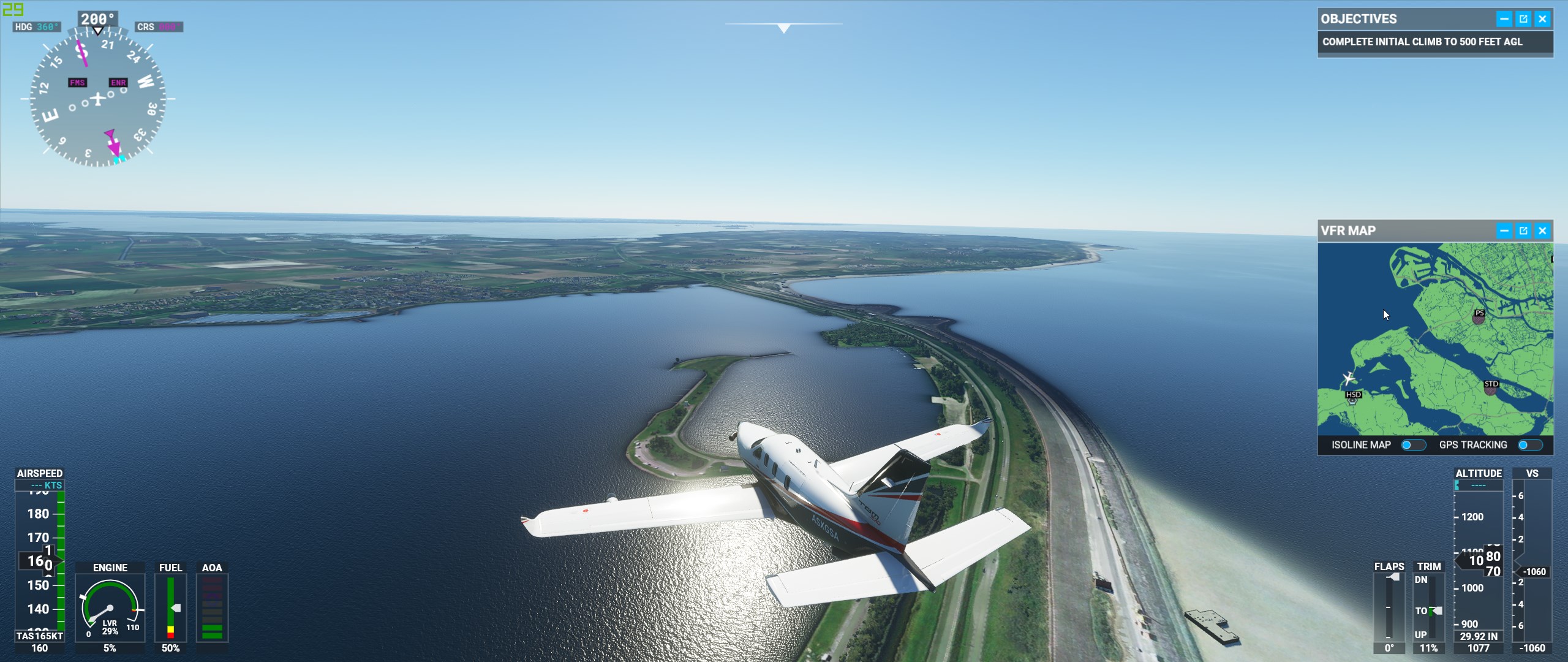Close the Objectives panel
Screen dimensions: 1568x662
click(x=1542, y=19)
